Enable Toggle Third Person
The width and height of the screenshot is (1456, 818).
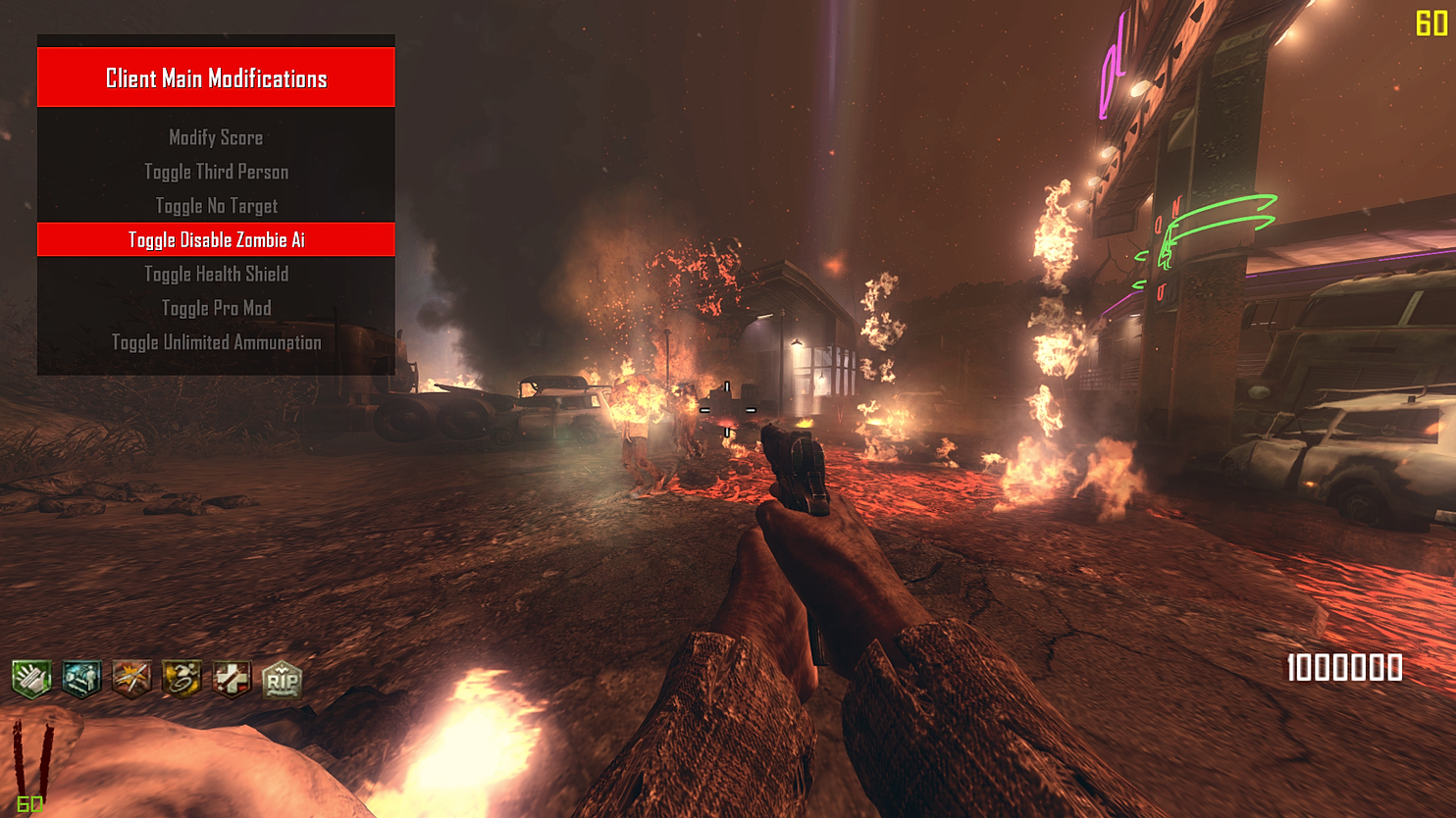tap(216, 172)
